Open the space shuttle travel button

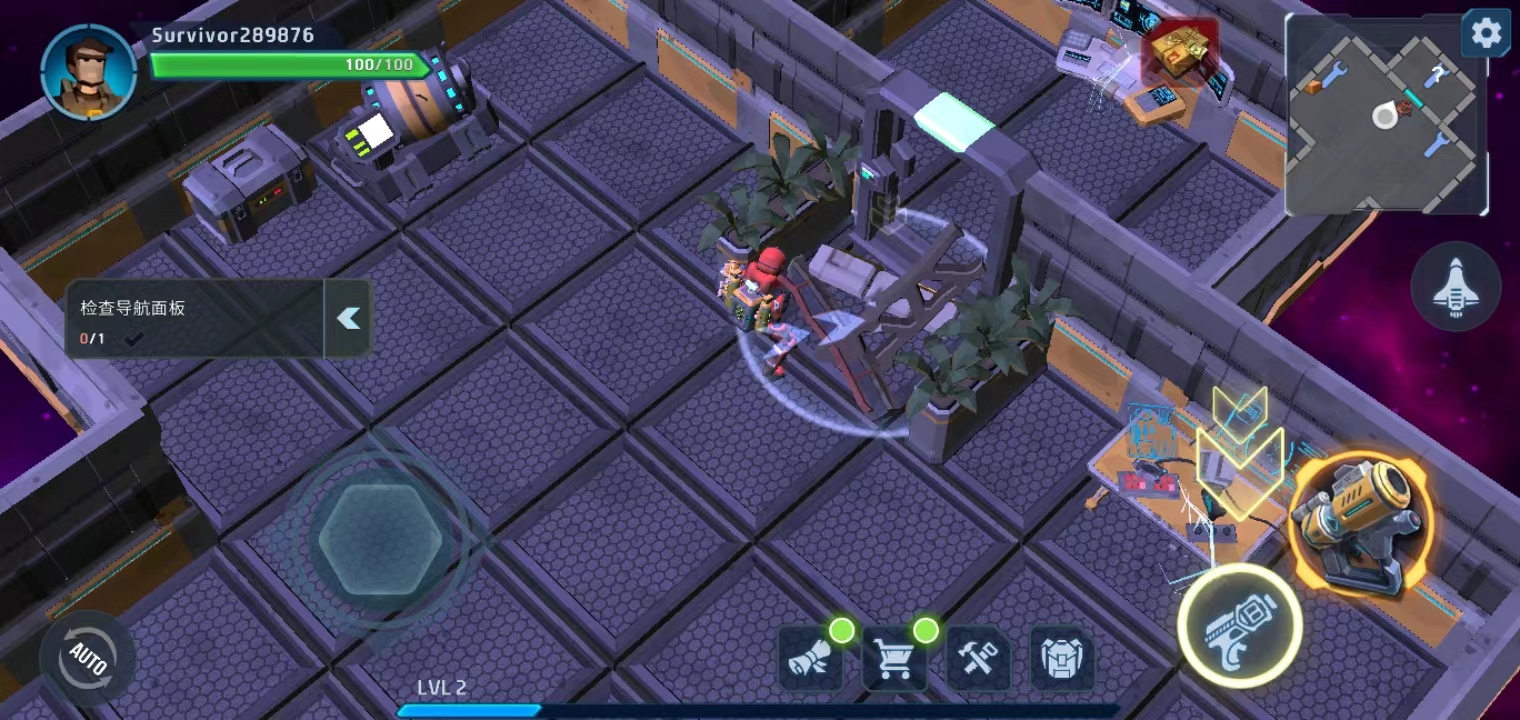pyautogui.click(x=1455, y=287)
